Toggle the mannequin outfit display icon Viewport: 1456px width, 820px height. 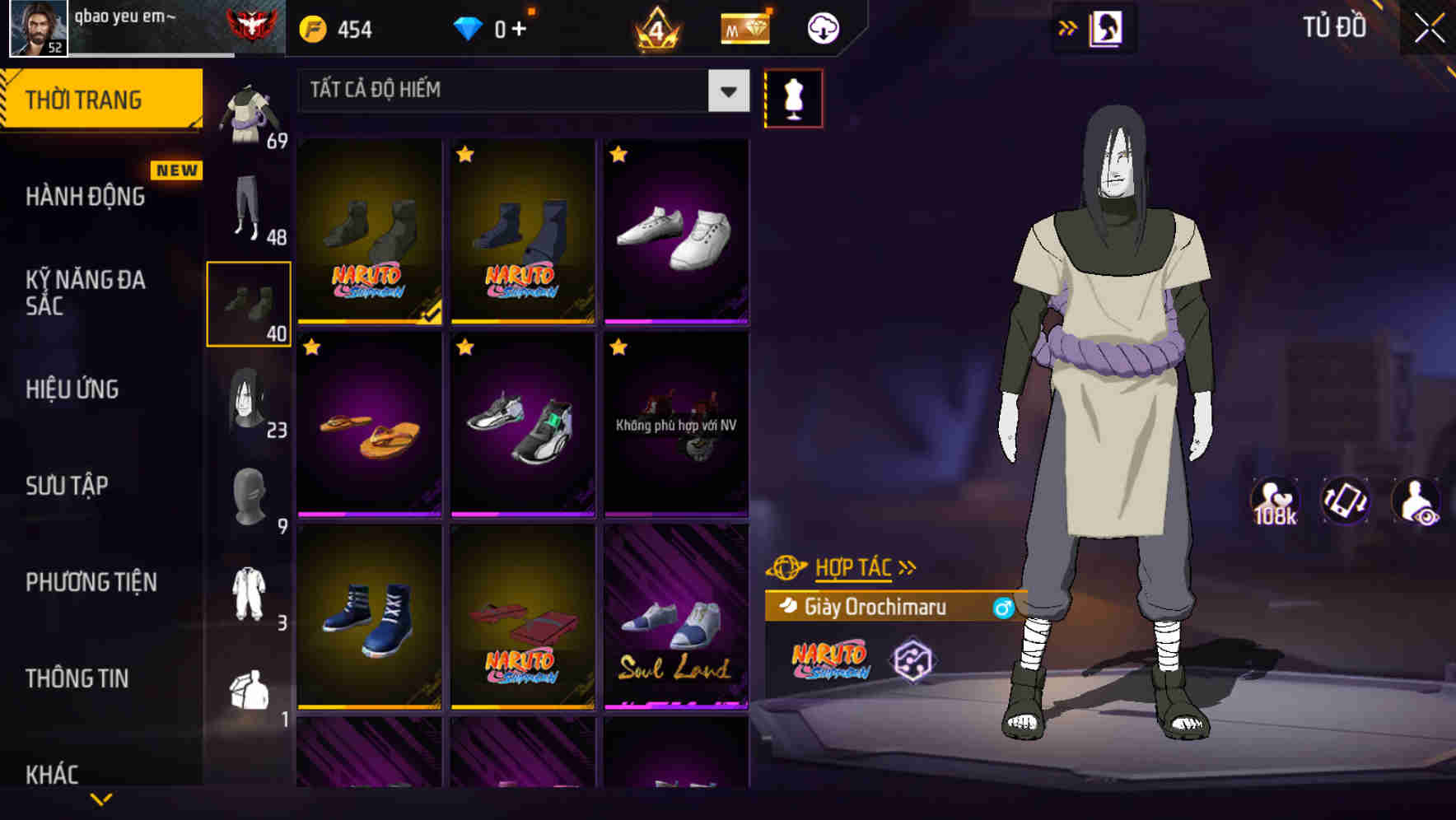[793, 98]
